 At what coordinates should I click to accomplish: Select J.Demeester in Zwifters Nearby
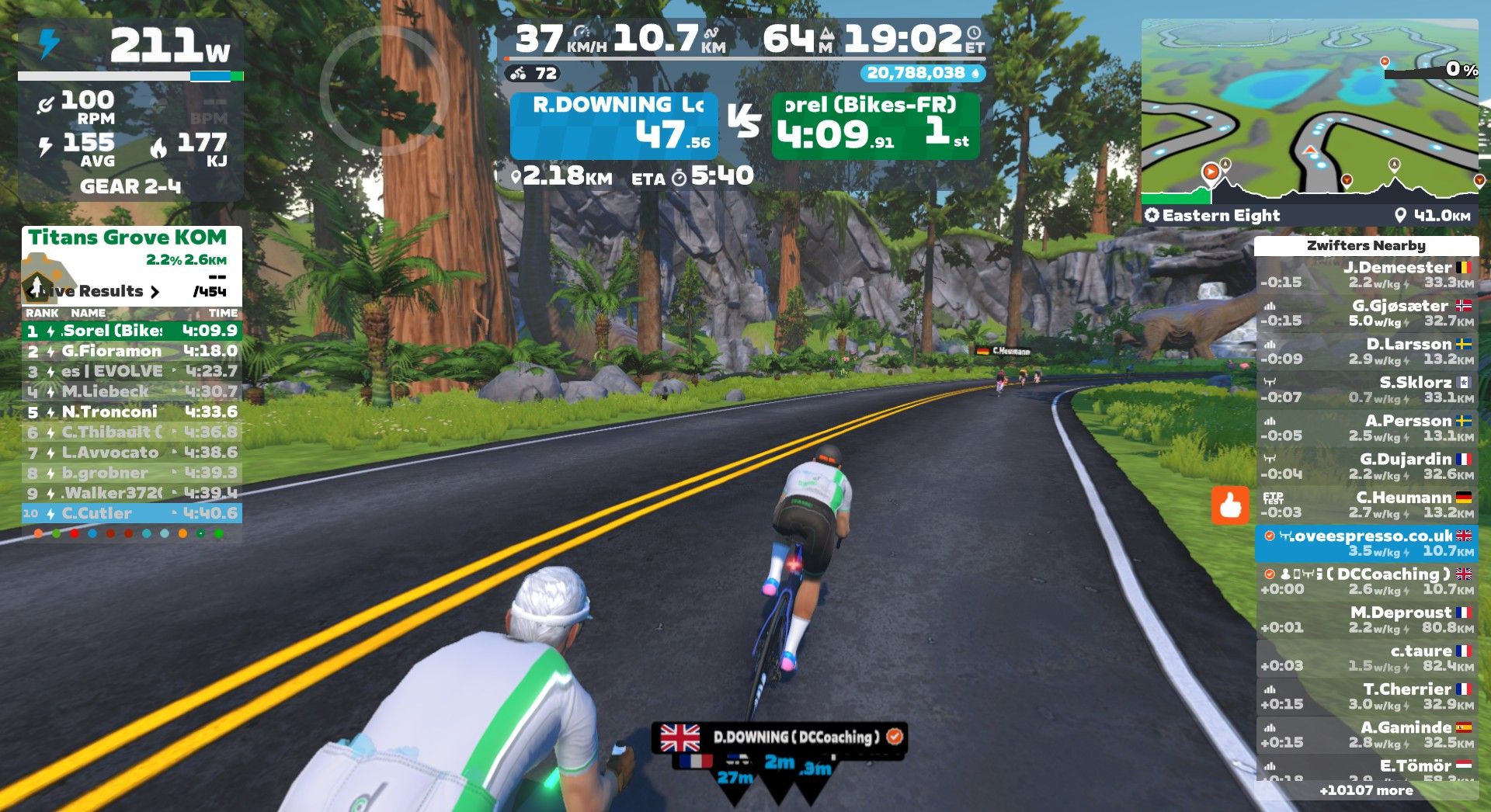pyautogui.click(x=1367, y=275)
